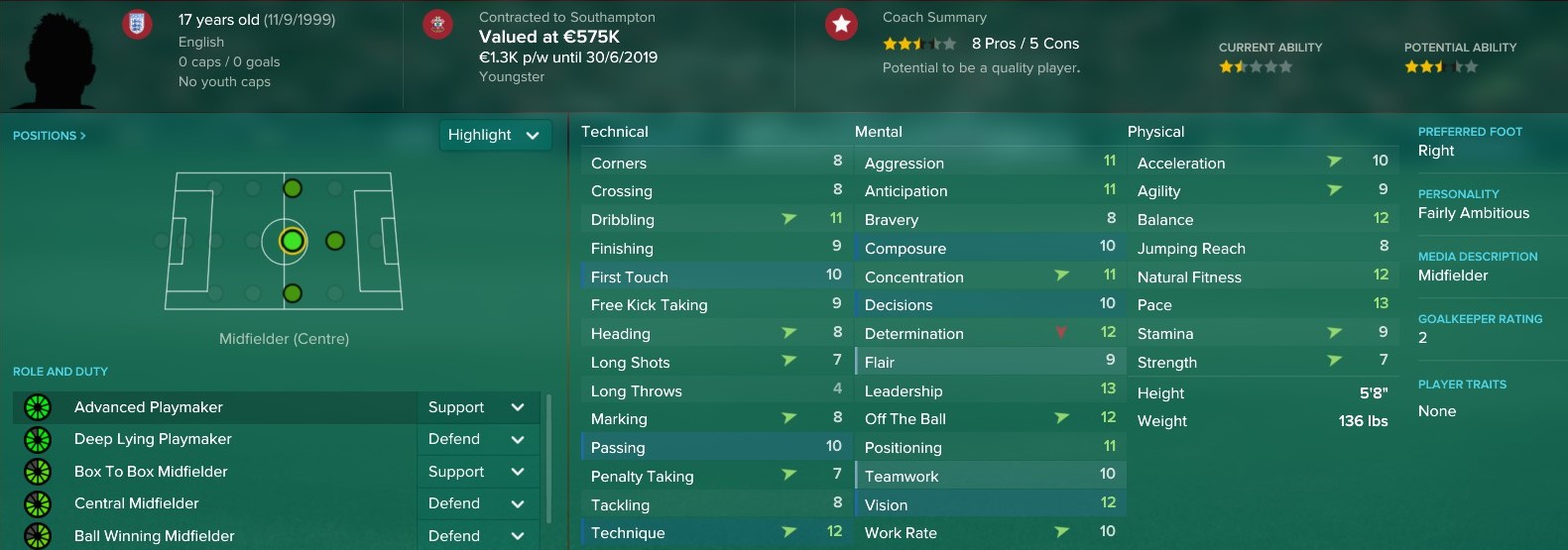Screen dimensions: 1568x550
Task: Click the Composure attribute row
Action: point(990,248)
